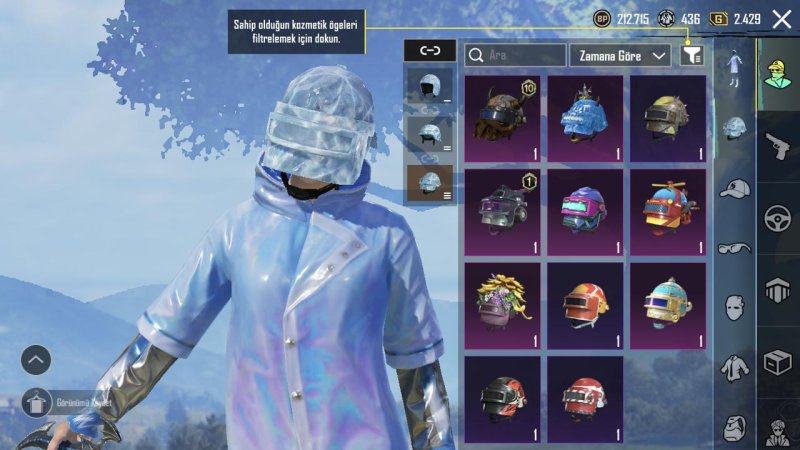Click the Ara search field
800x450 pixels.
515,56
